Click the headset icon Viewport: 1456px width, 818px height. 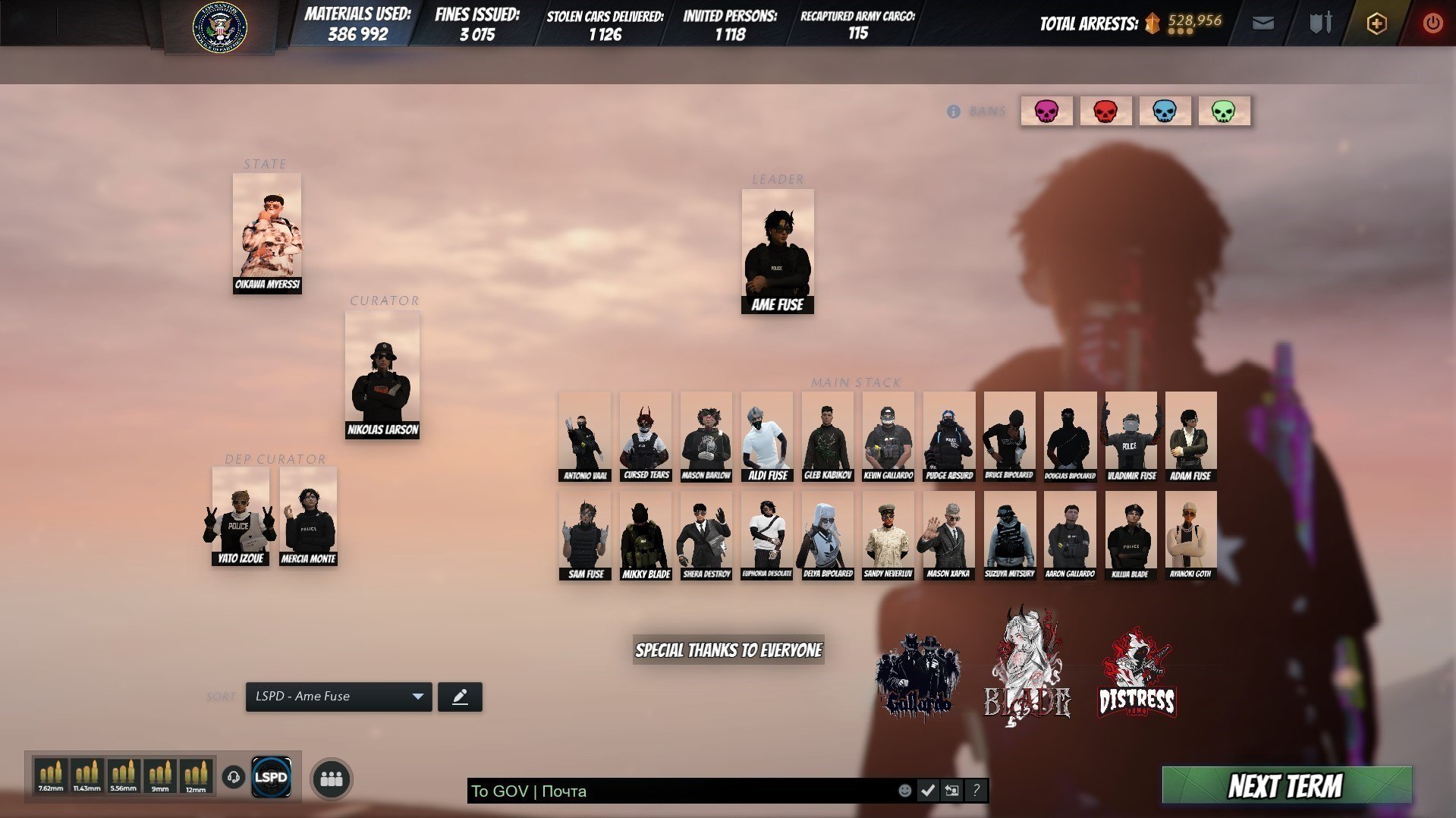tap(234, 777)
